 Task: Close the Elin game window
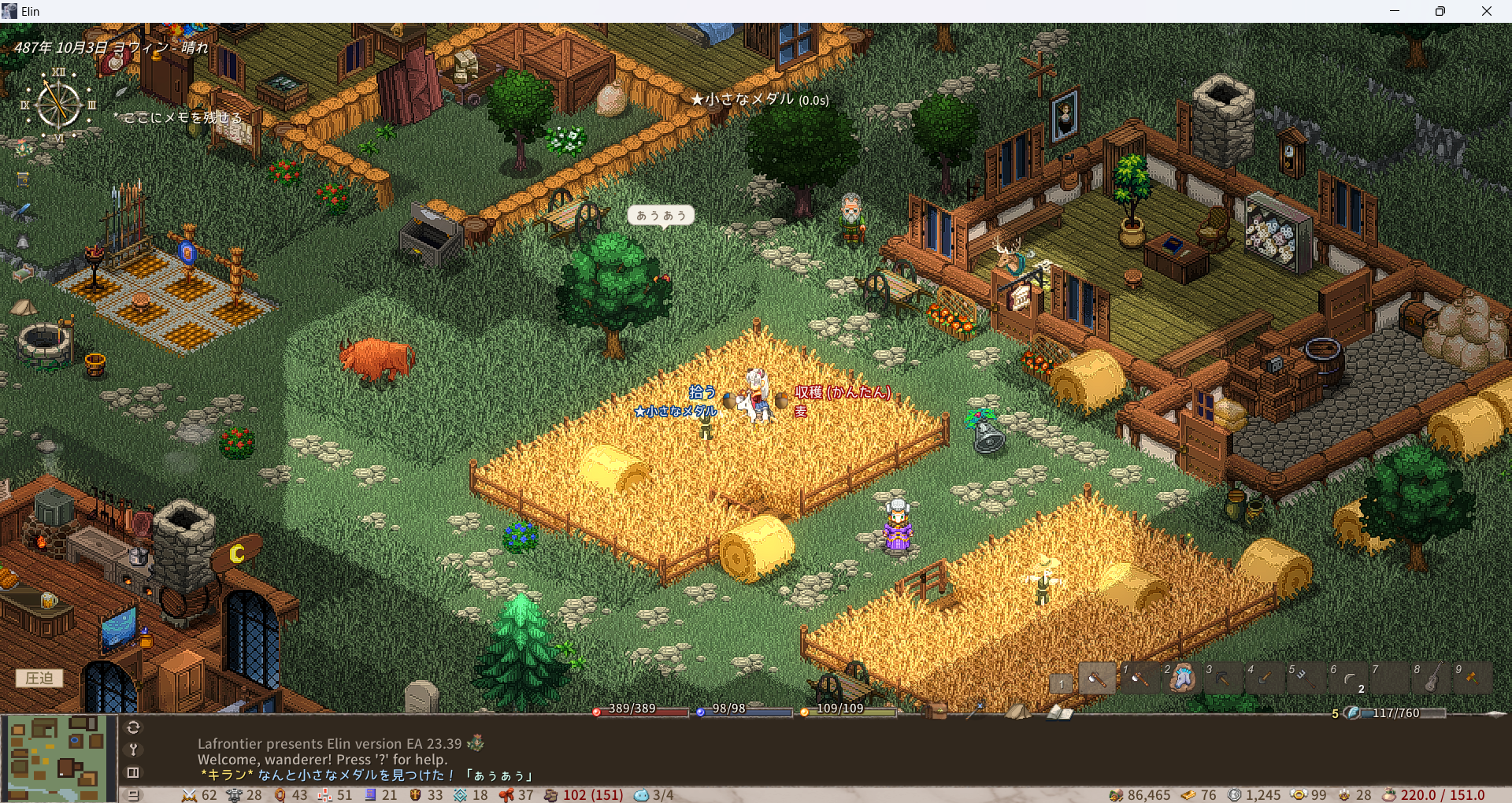(x=1486, y=11)
